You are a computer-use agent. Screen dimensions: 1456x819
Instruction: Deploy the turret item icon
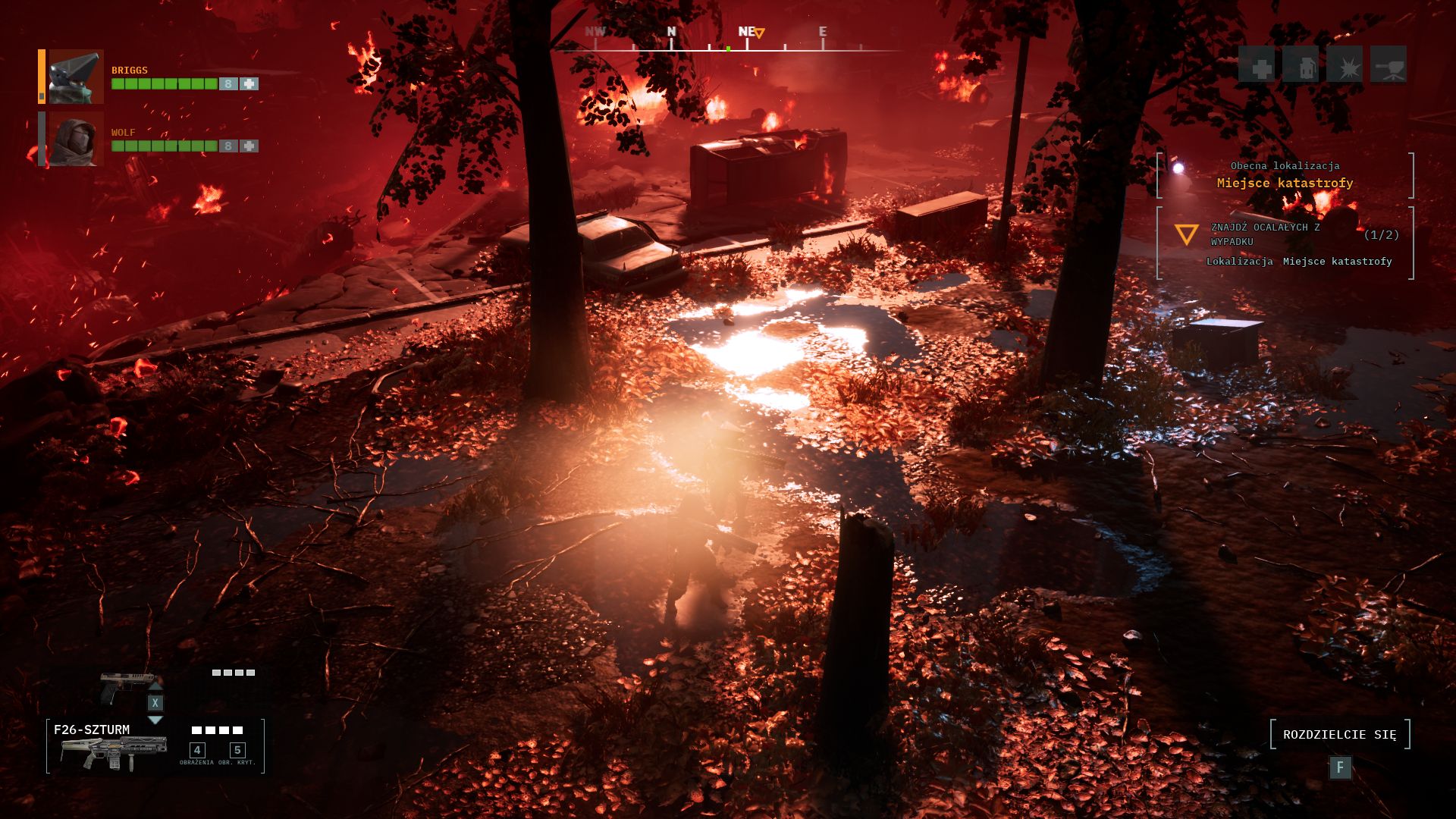click(x=1389, y=66)
